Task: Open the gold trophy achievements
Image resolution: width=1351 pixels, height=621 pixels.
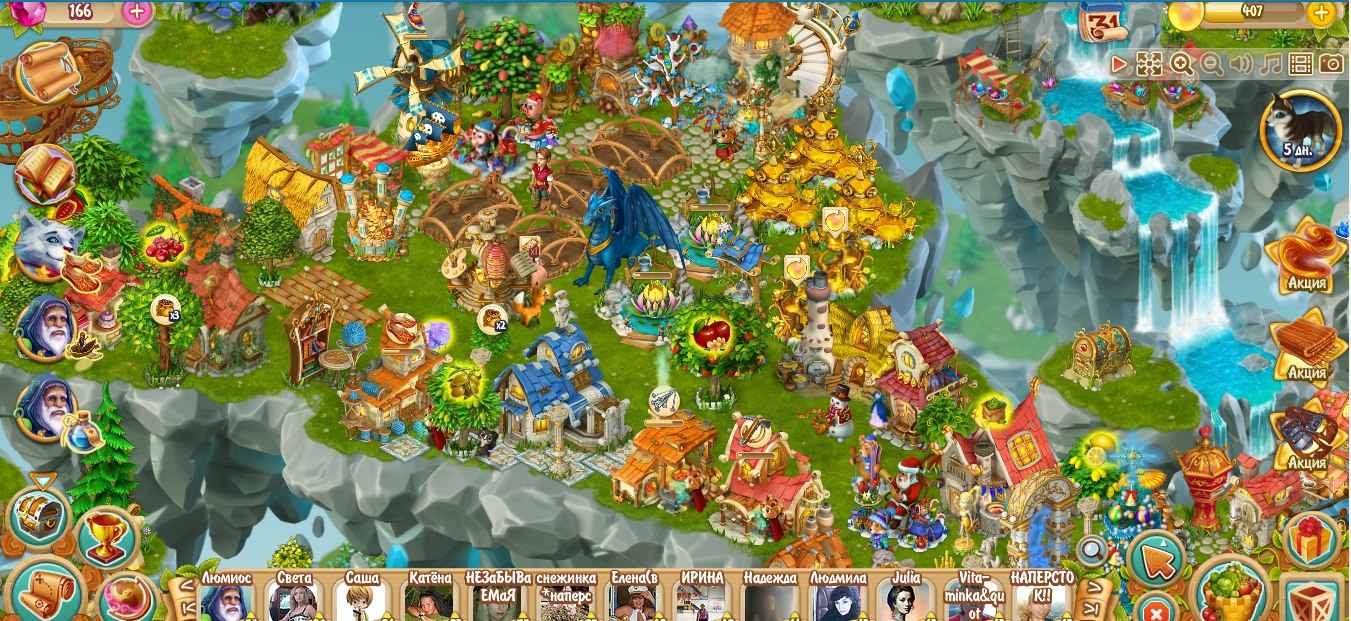Action: coord(106,540)
